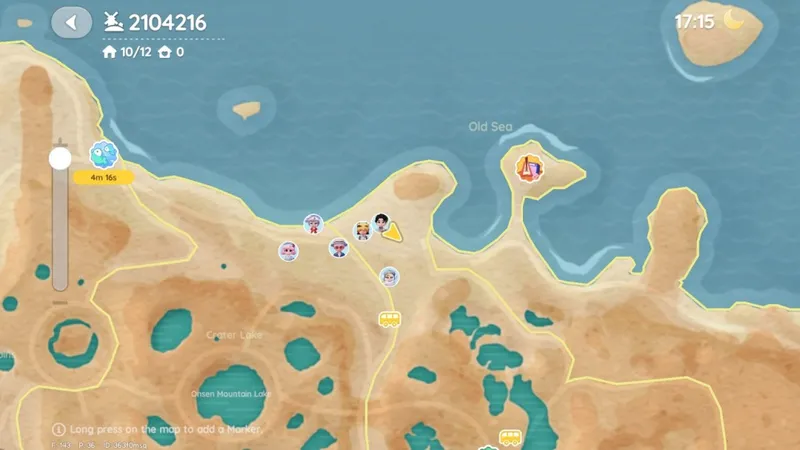This screenshot has height=450, width=800.
Task: Click the yellow-hat character map marker
Action: tap(363, 231)
